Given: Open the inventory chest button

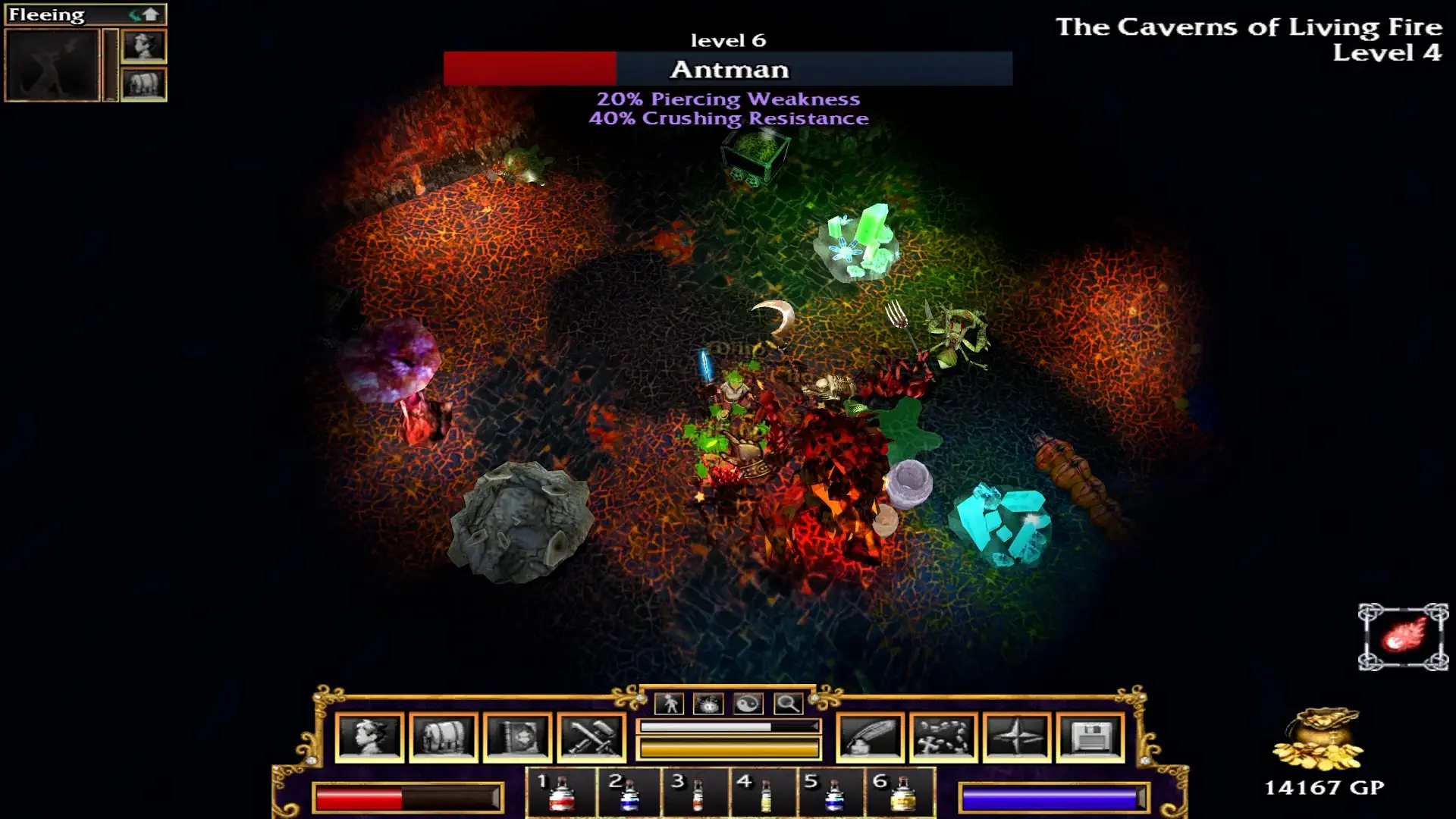Looking at the screenshot, I should tap(444, 736).
